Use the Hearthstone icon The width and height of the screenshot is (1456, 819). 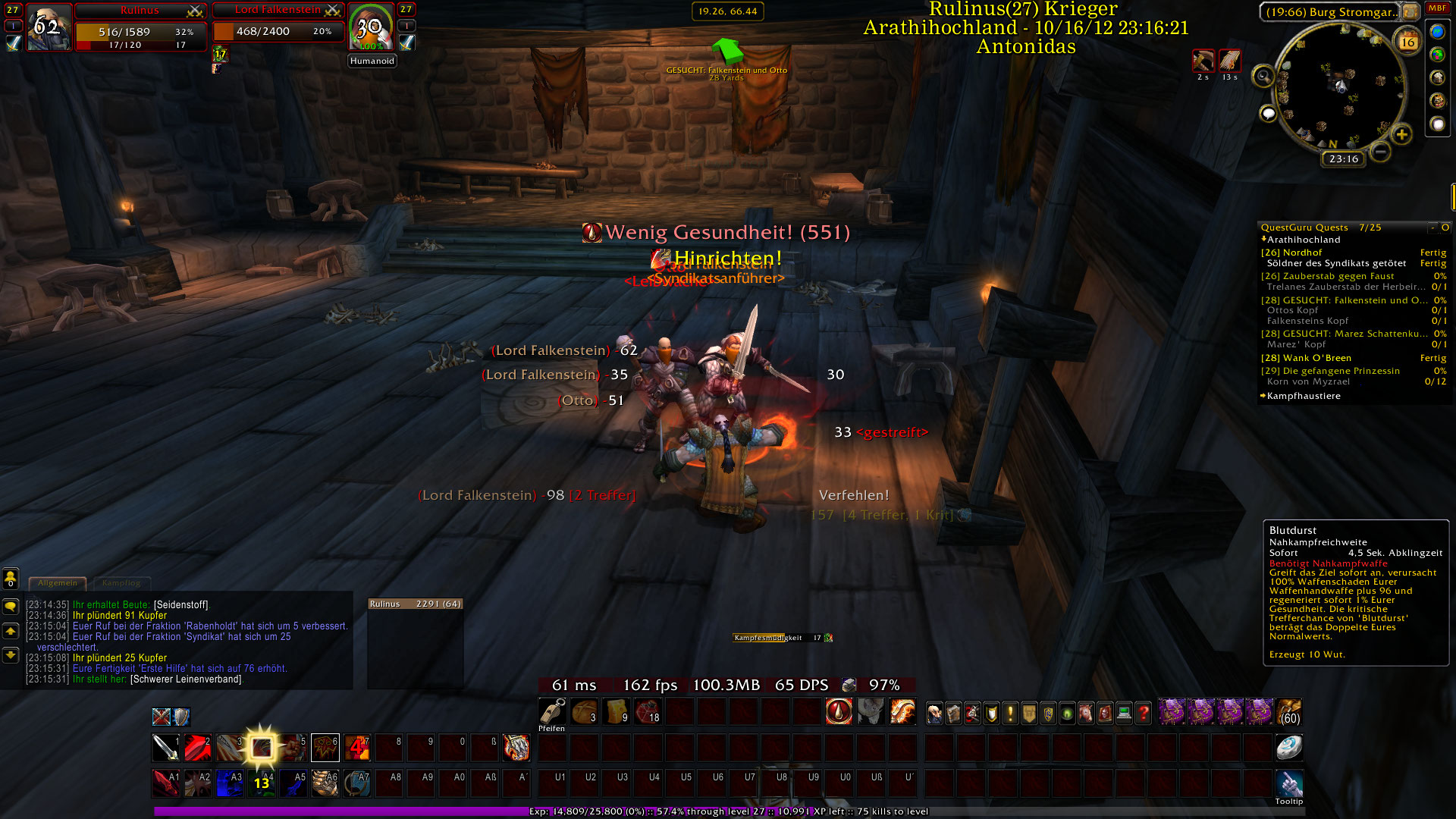point(1288,748)
